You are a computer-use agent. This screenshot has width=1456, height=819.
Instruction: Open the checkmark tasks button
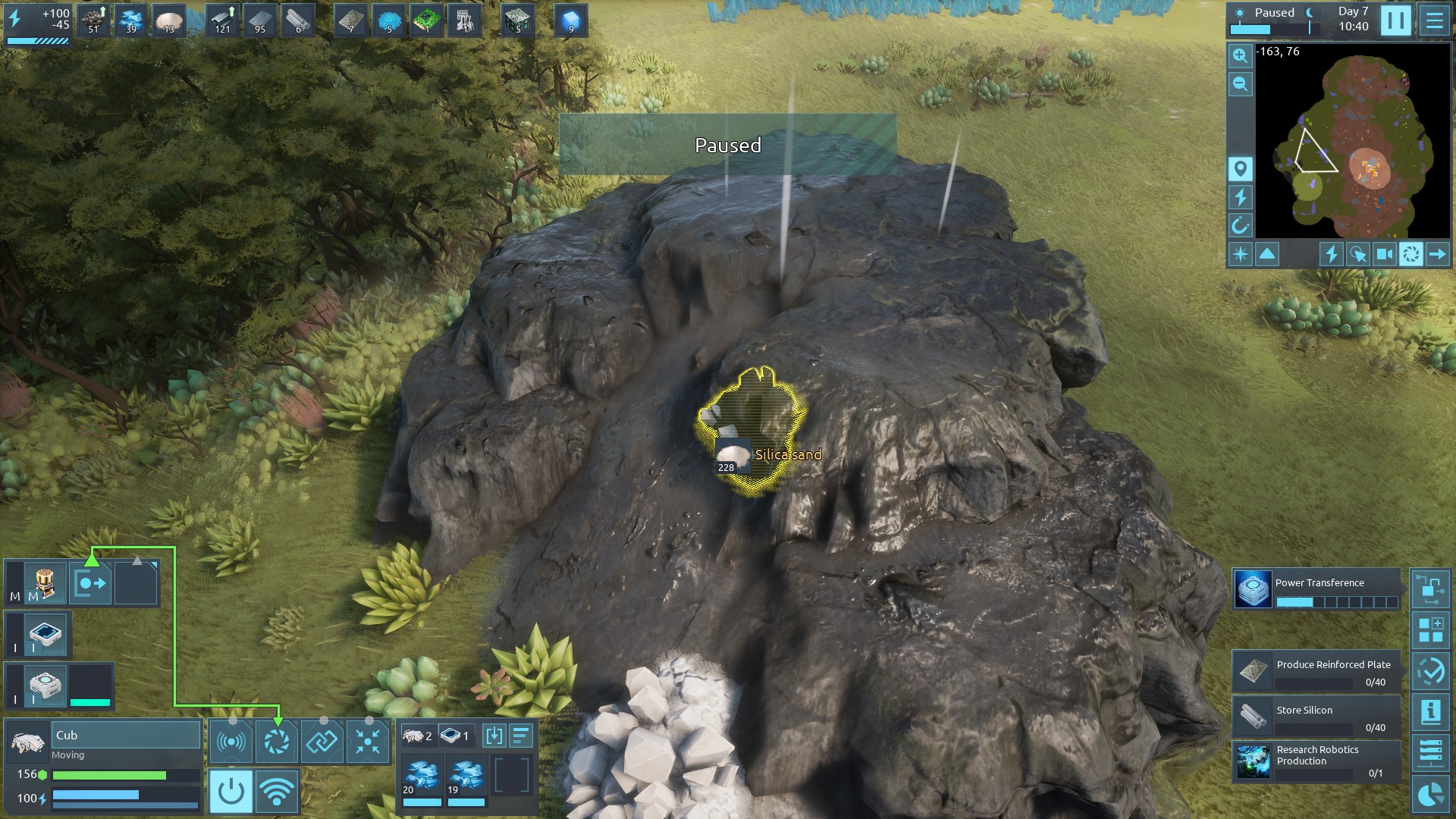(1430, 671)
